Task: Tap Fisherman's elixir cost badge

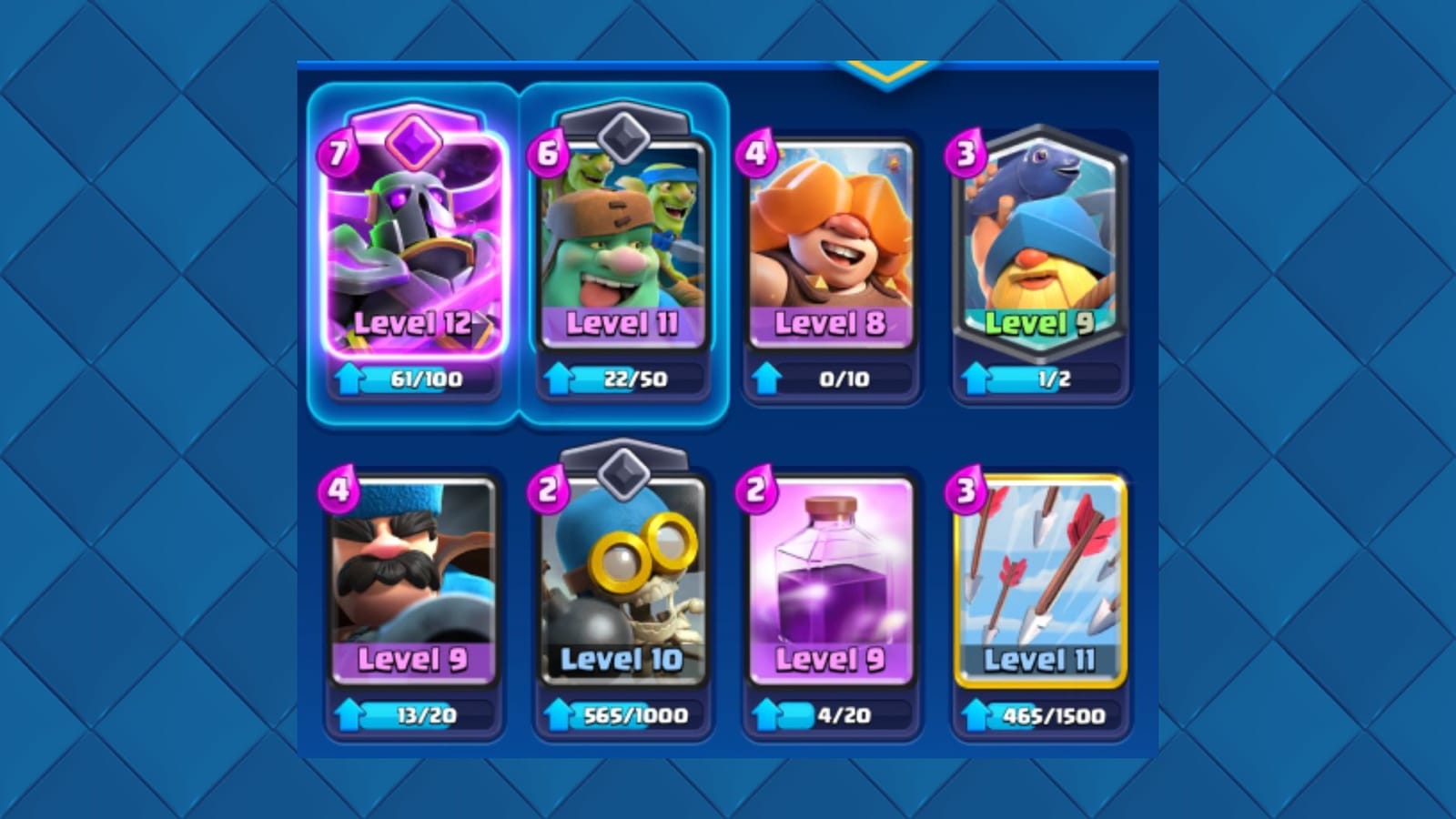Action: pos(965,150)
